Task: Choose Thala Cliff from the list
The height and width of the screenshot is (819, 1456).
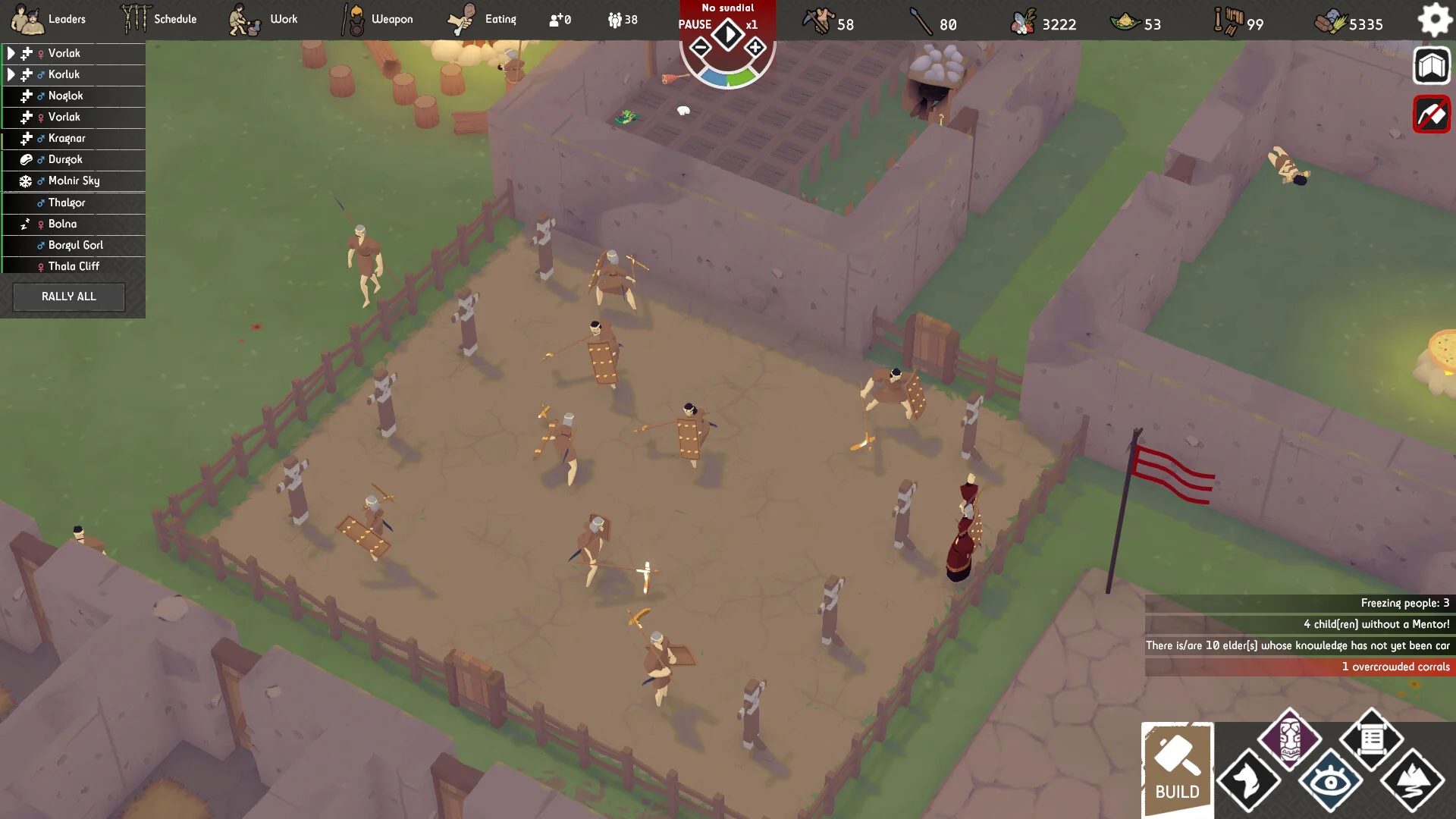Action: click(x=74, y=266)
